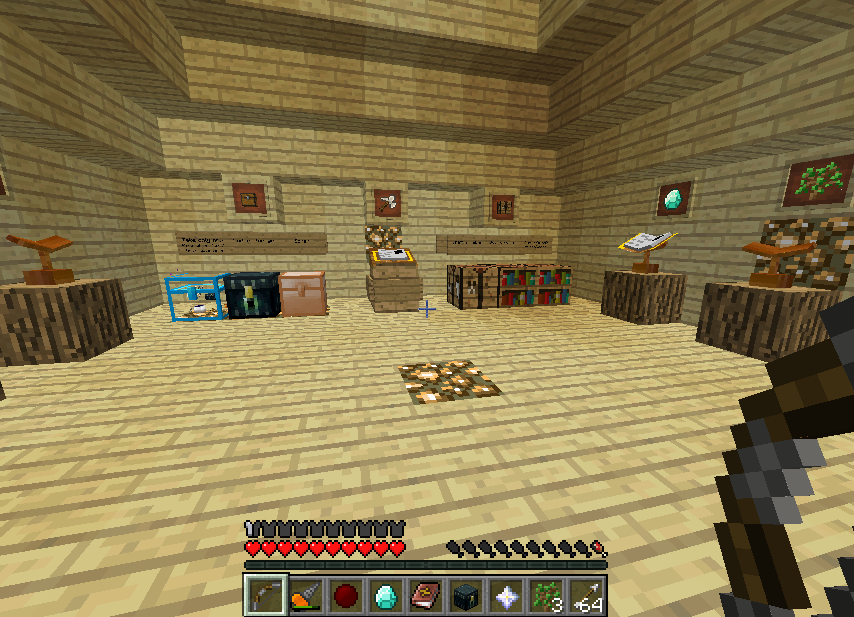Pick the diamond in the hotbar

pos(386,596)
